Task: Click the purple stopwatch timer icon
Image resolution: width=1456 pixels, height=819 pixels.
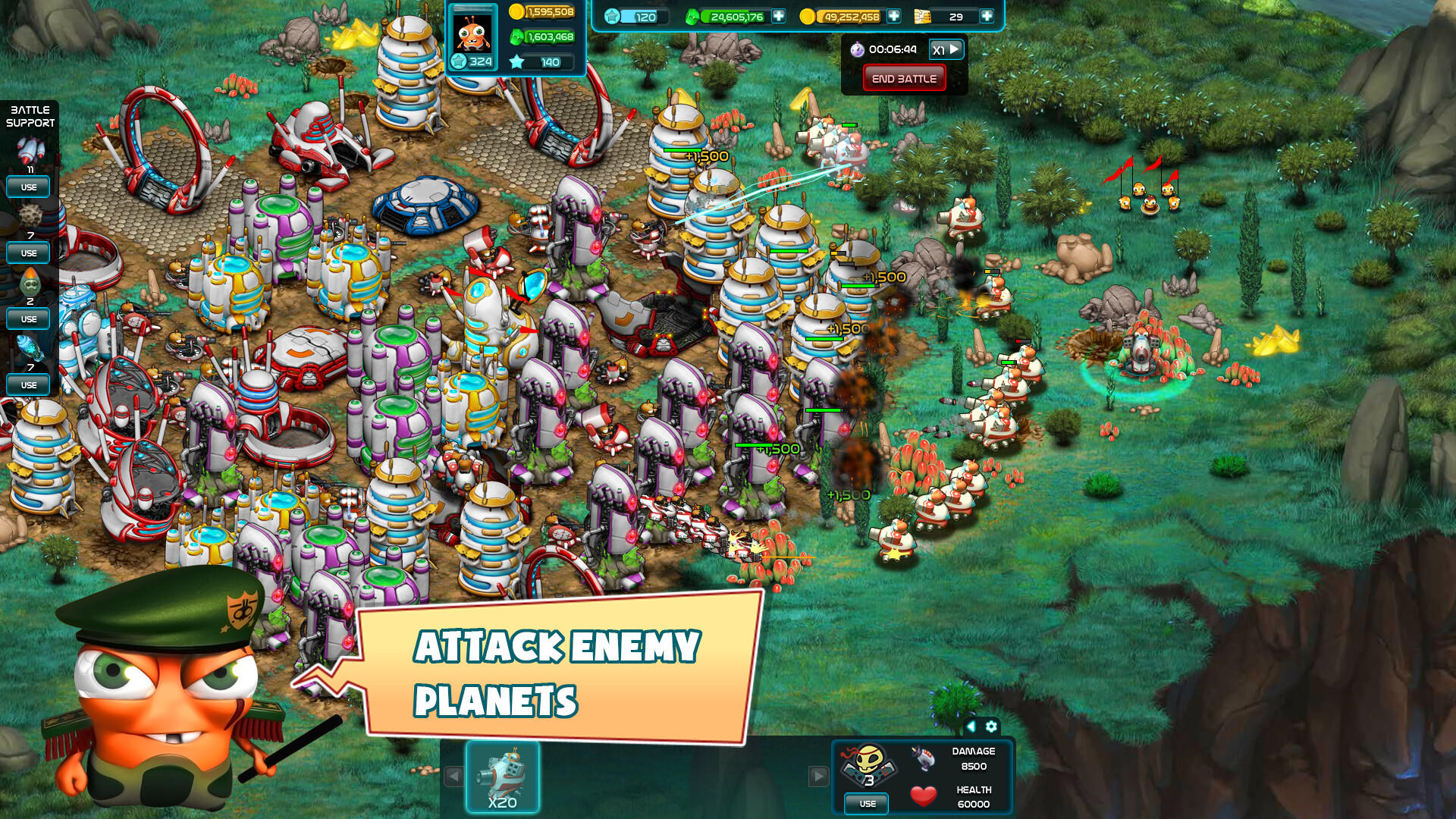Action: [859, 50]
